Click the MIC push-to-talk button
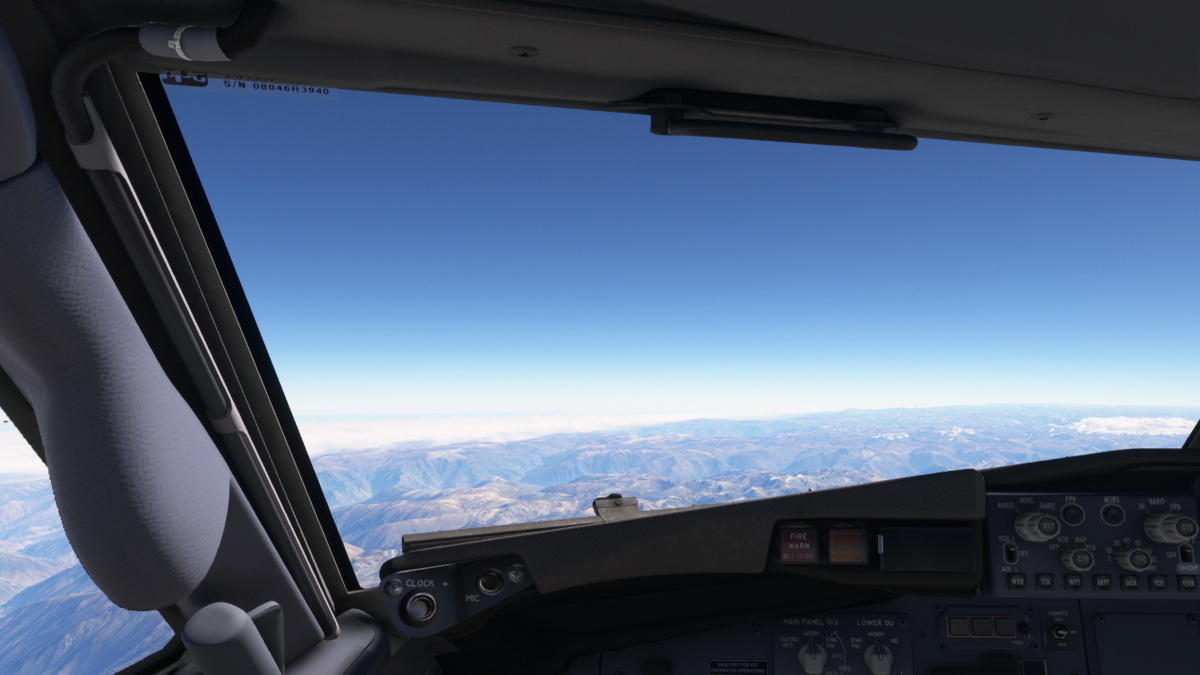Image resolution: width=1200 pixels, height=675 pixels. (x=491, y=582)
